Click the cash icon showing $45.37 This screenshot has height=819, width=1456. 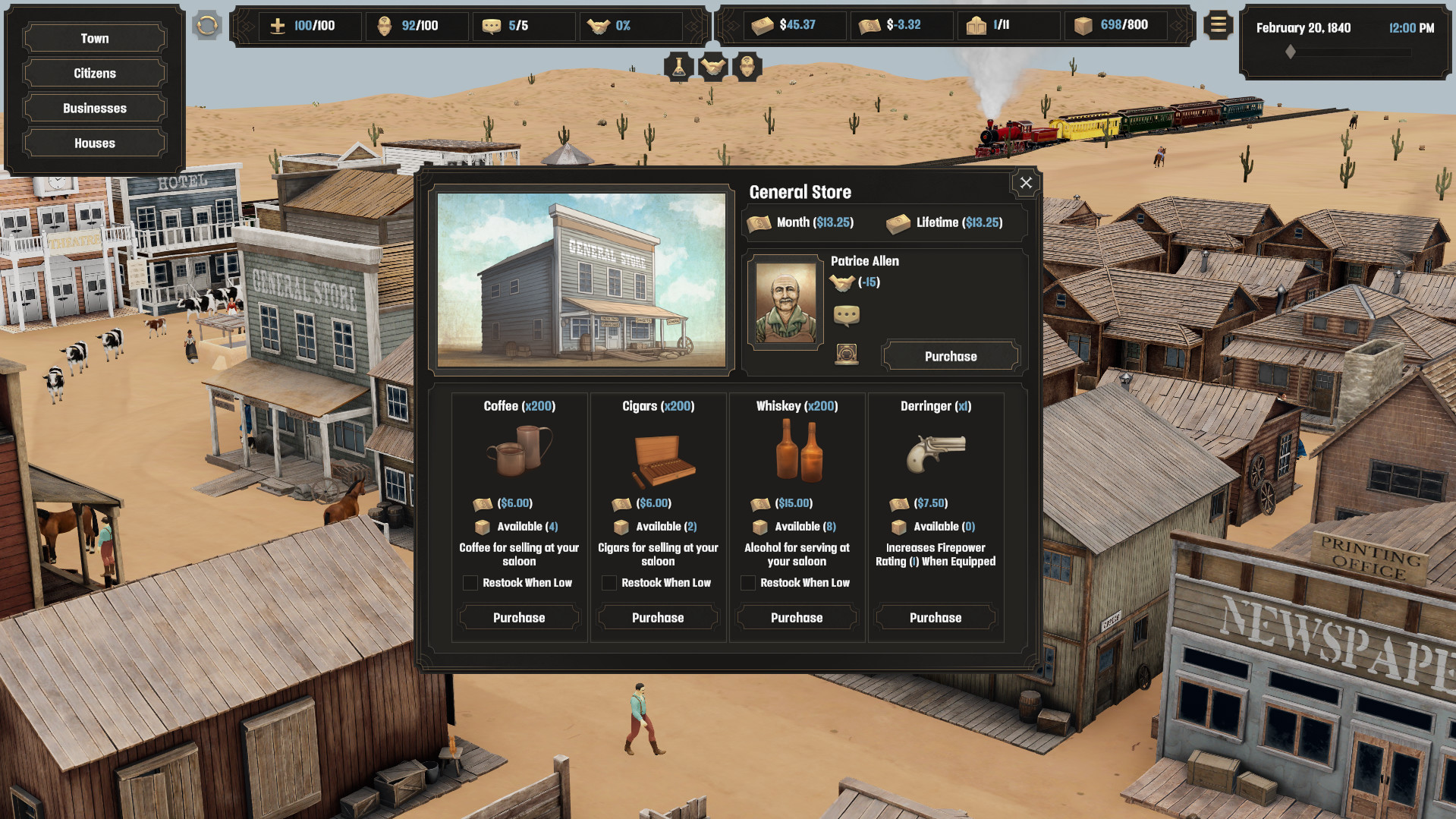[763, 25]
